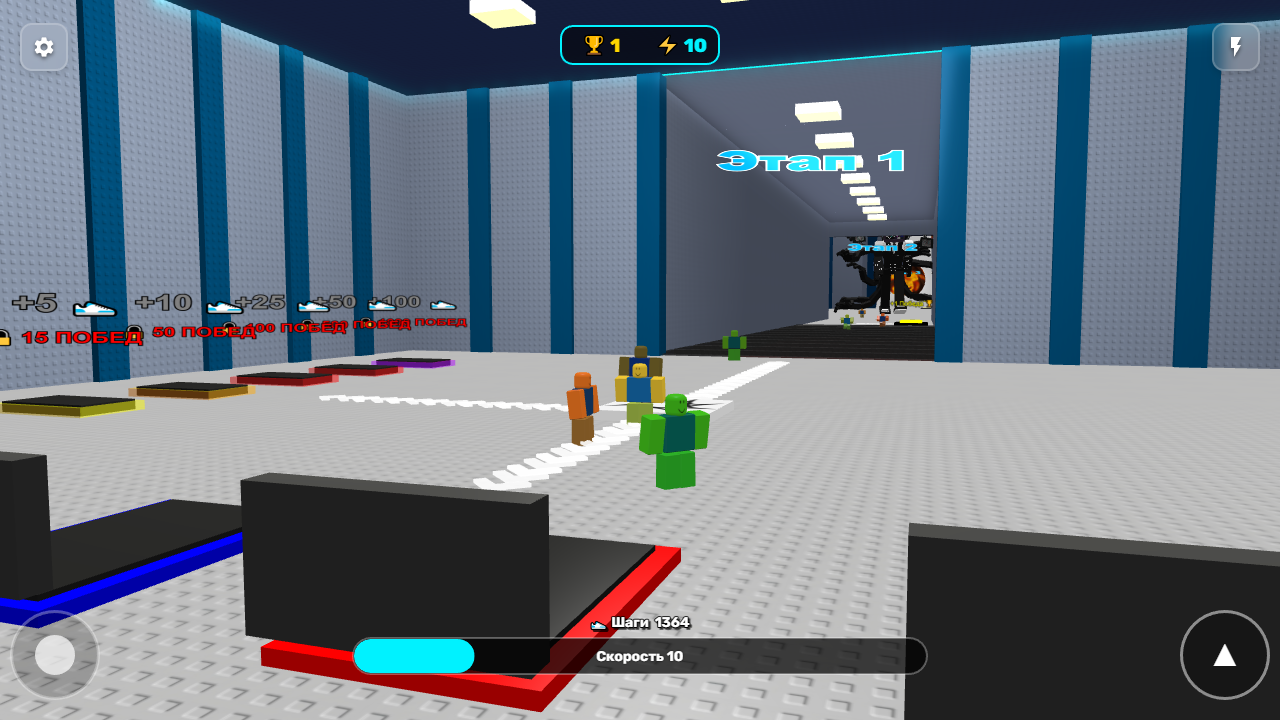The width and height of the screenshot is (1280, 720).
Task: Select the 15 ПОБЕД label
Action: 78,338
